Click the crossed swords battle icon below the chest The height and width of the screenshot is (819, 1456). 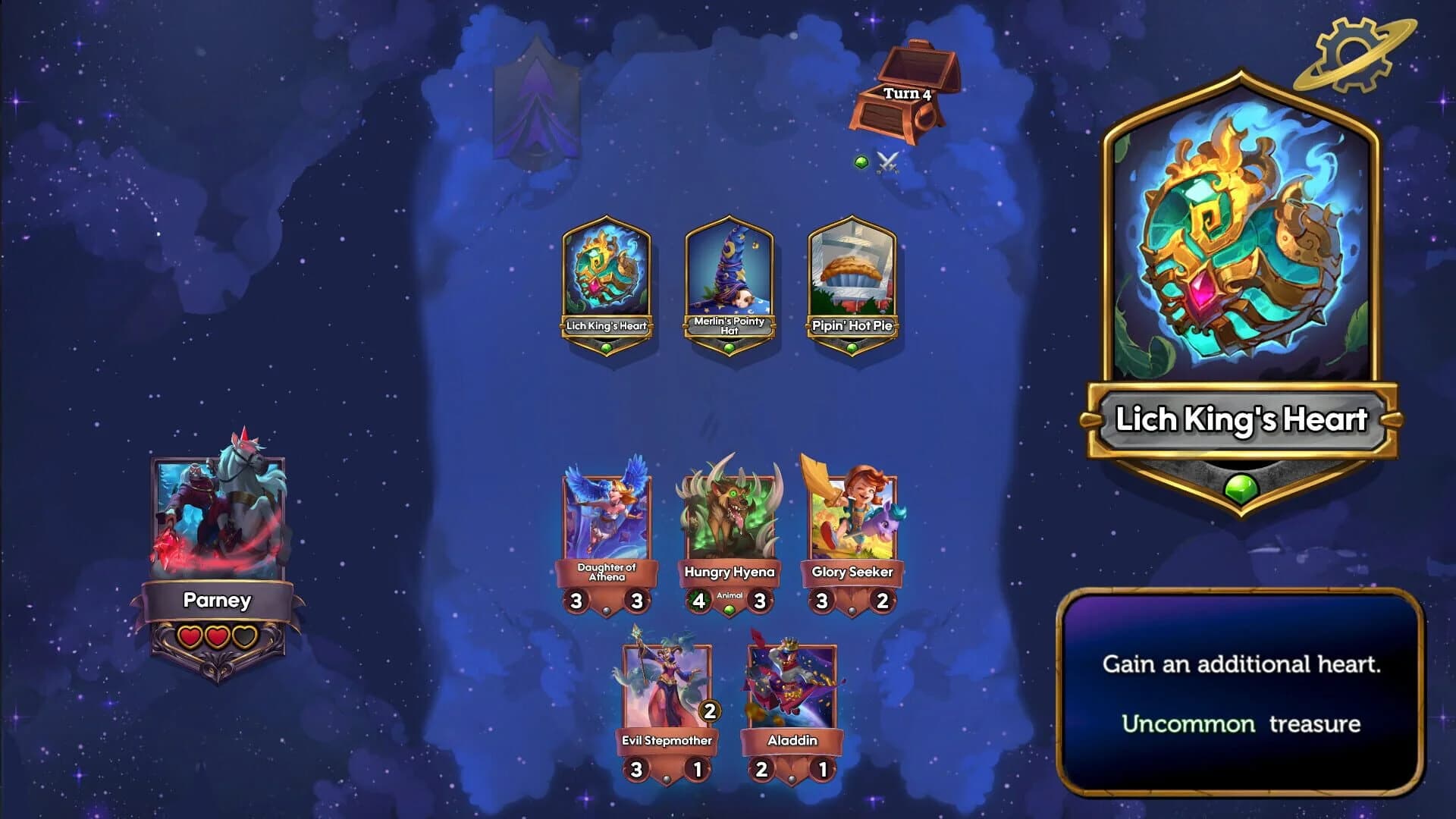click(889, 162)
